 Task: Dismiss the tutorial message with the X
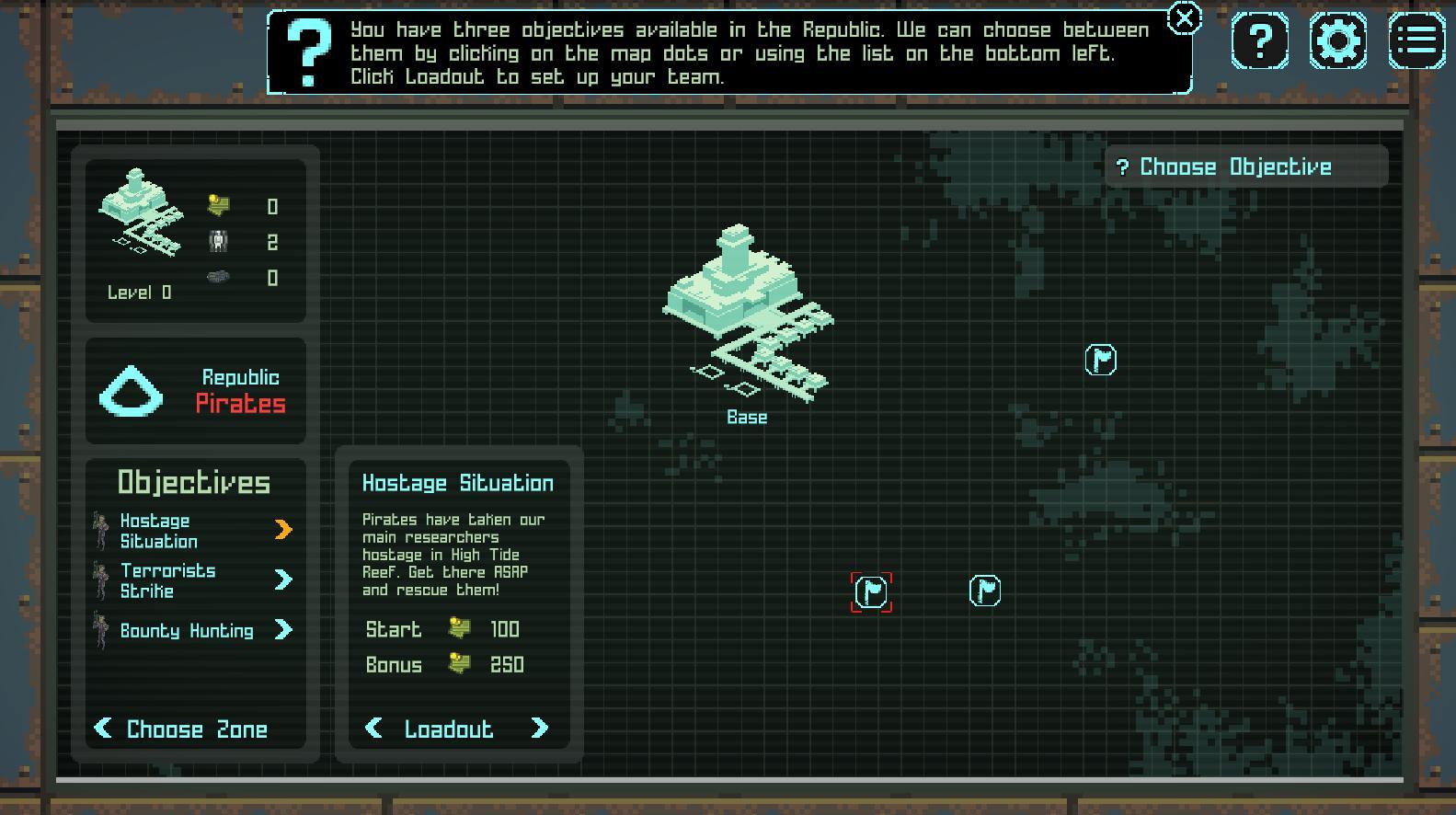[x=1184, y=18]
